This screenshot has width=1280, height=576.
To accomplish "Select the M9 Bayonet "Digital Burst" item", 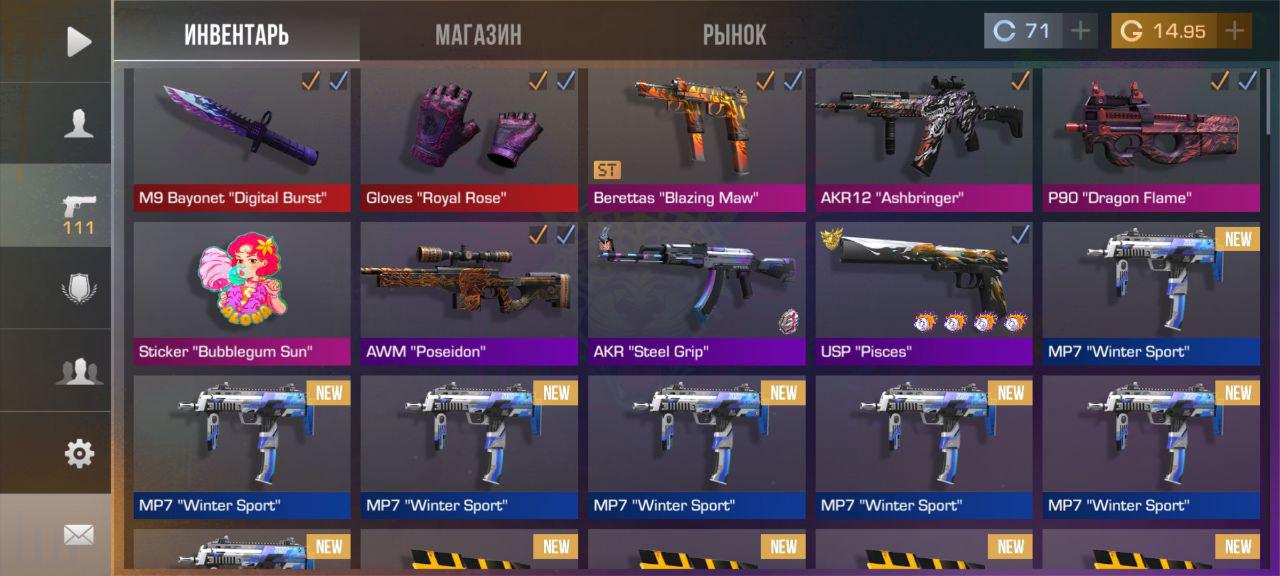I will (242, 140).
